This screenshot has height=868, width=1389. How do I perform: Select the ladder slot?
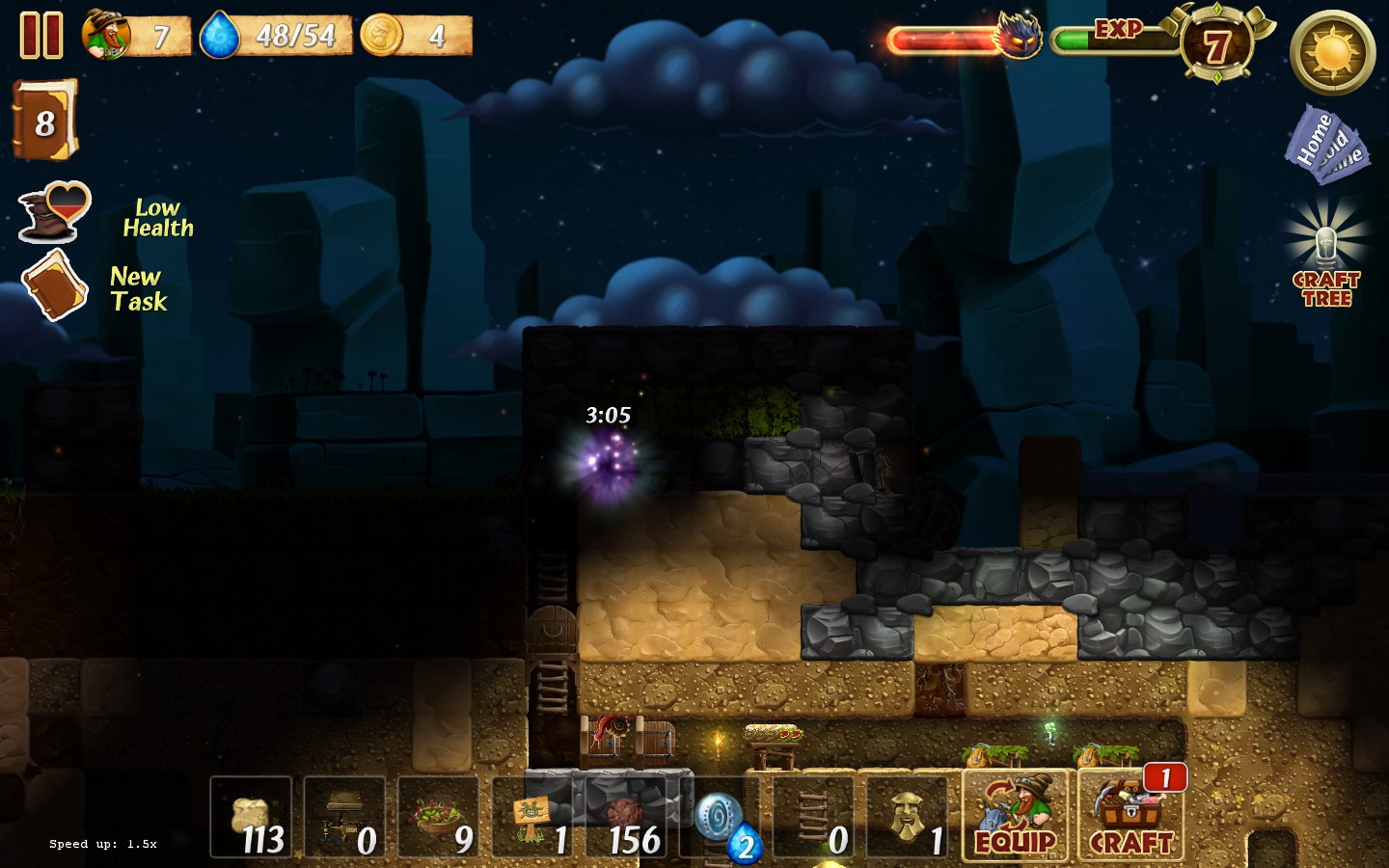pyautogui.click(x=813, y=817)
